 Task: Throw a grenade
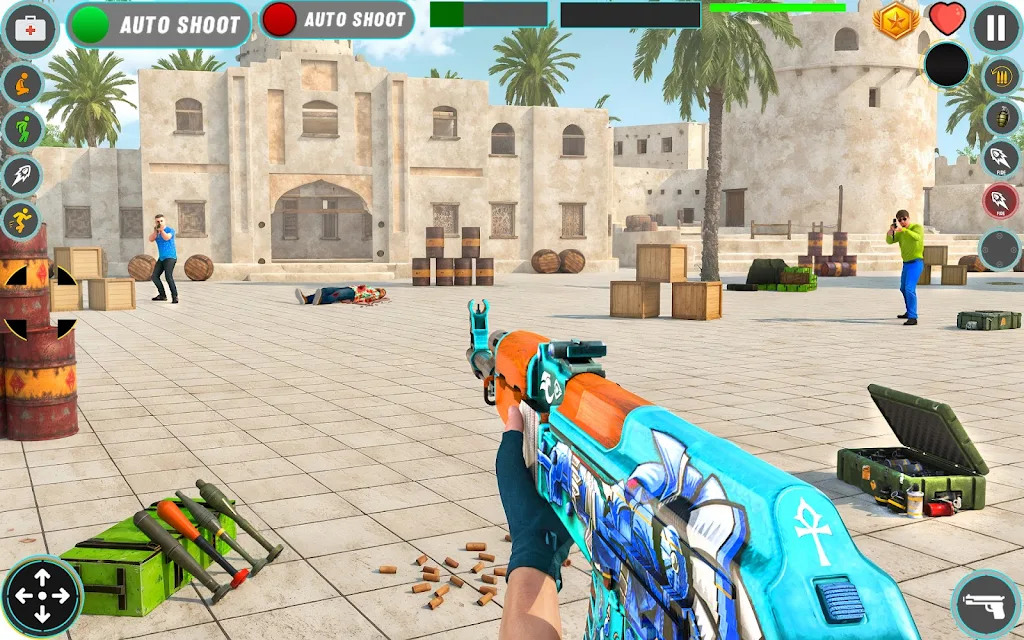[x=1000, y=117]
